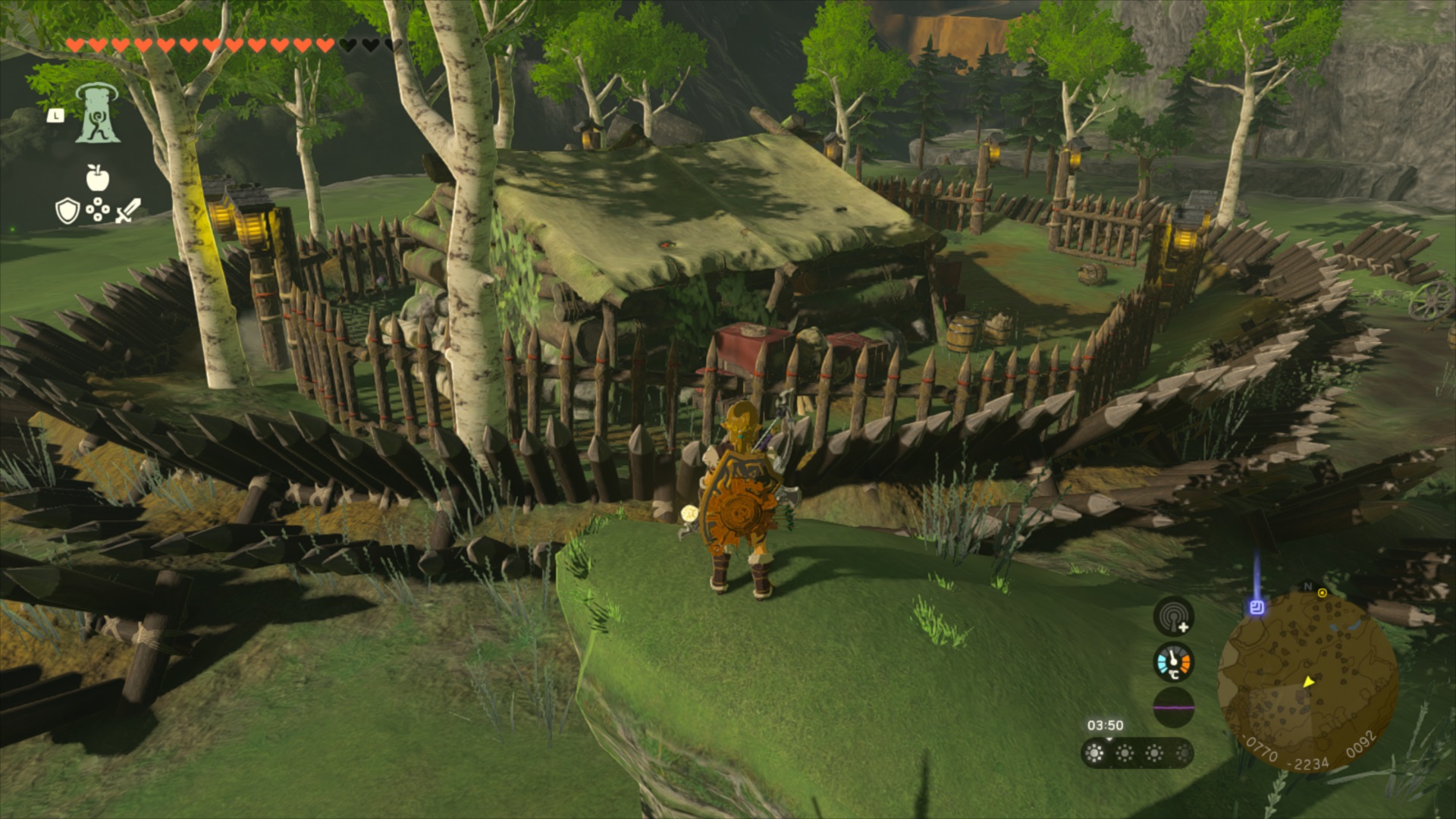1456x819 pixels.
Task: Select the blue shrine marker on minimap
Action: (1257, 607)
